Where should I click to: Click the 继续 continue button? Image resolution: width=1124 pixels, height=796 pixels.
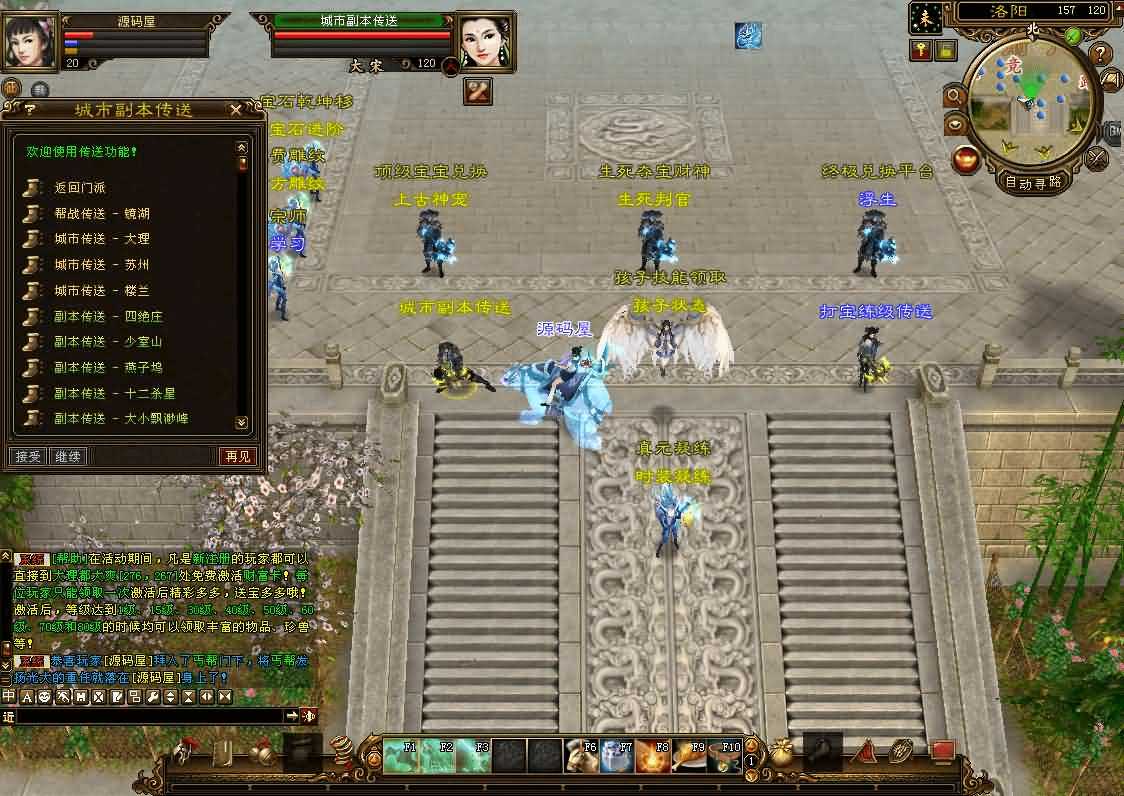click(68, 457)
